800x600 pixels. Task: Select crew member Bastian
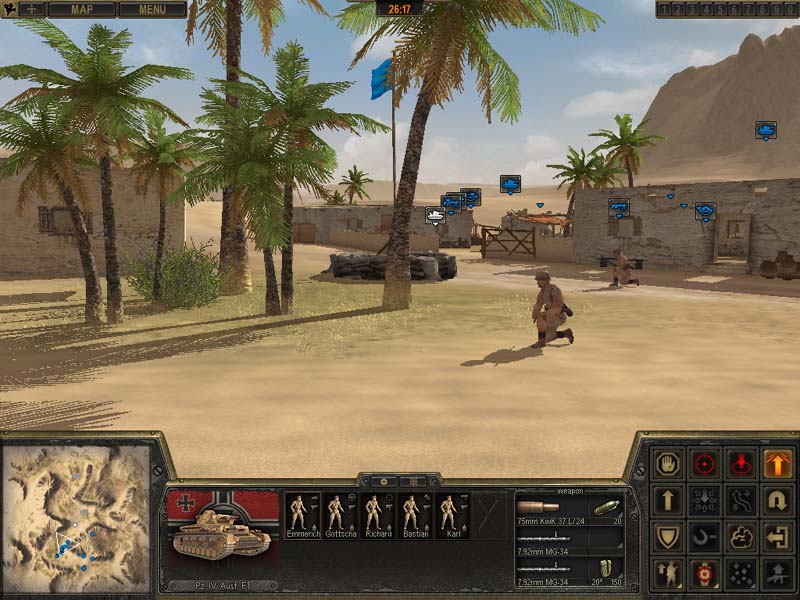tap(414, 516)
